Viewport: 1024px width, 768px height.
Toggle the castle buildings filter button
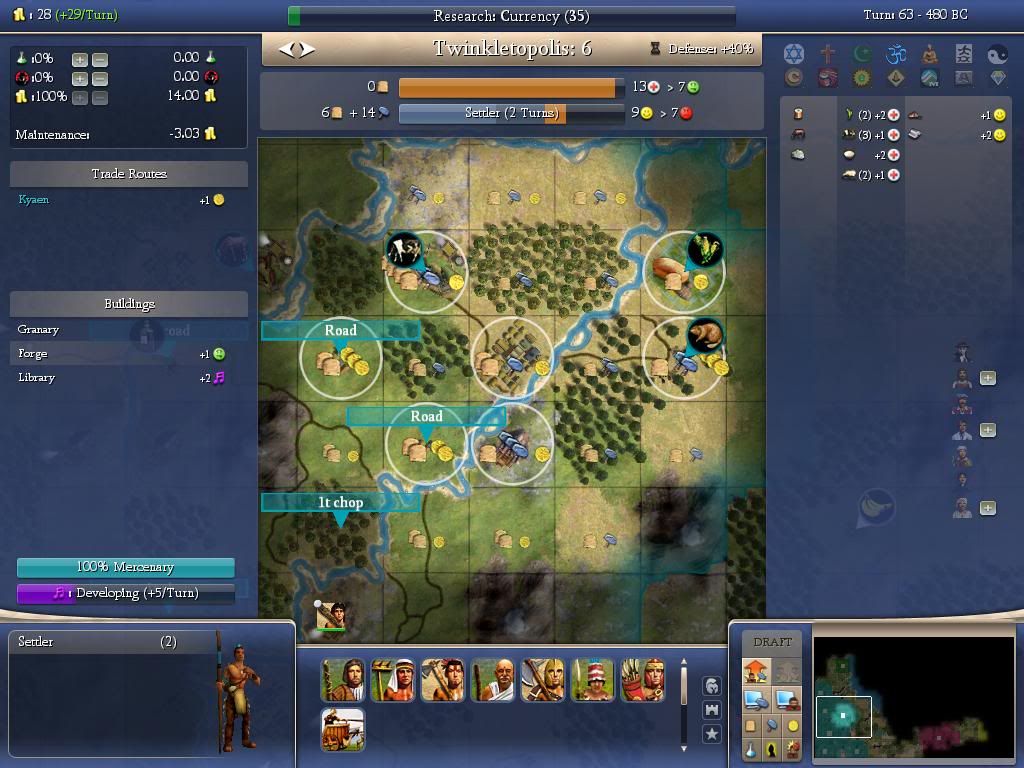[711, 710]
